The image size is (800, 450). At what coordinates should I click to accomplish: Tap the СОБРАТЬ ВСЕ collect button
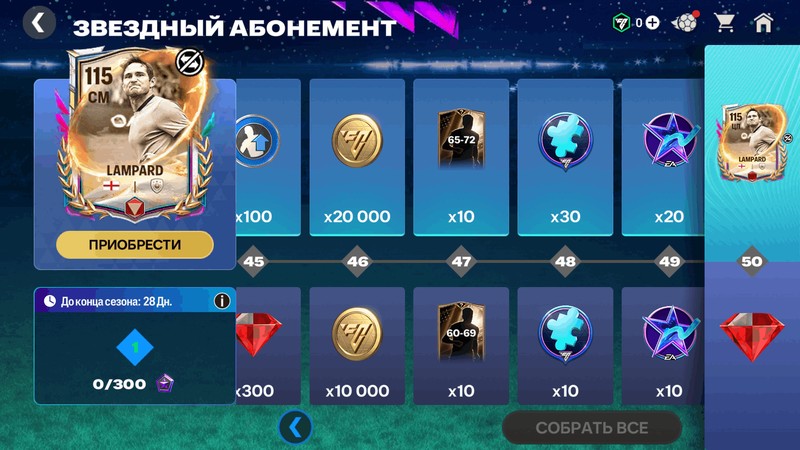[592, 428]
